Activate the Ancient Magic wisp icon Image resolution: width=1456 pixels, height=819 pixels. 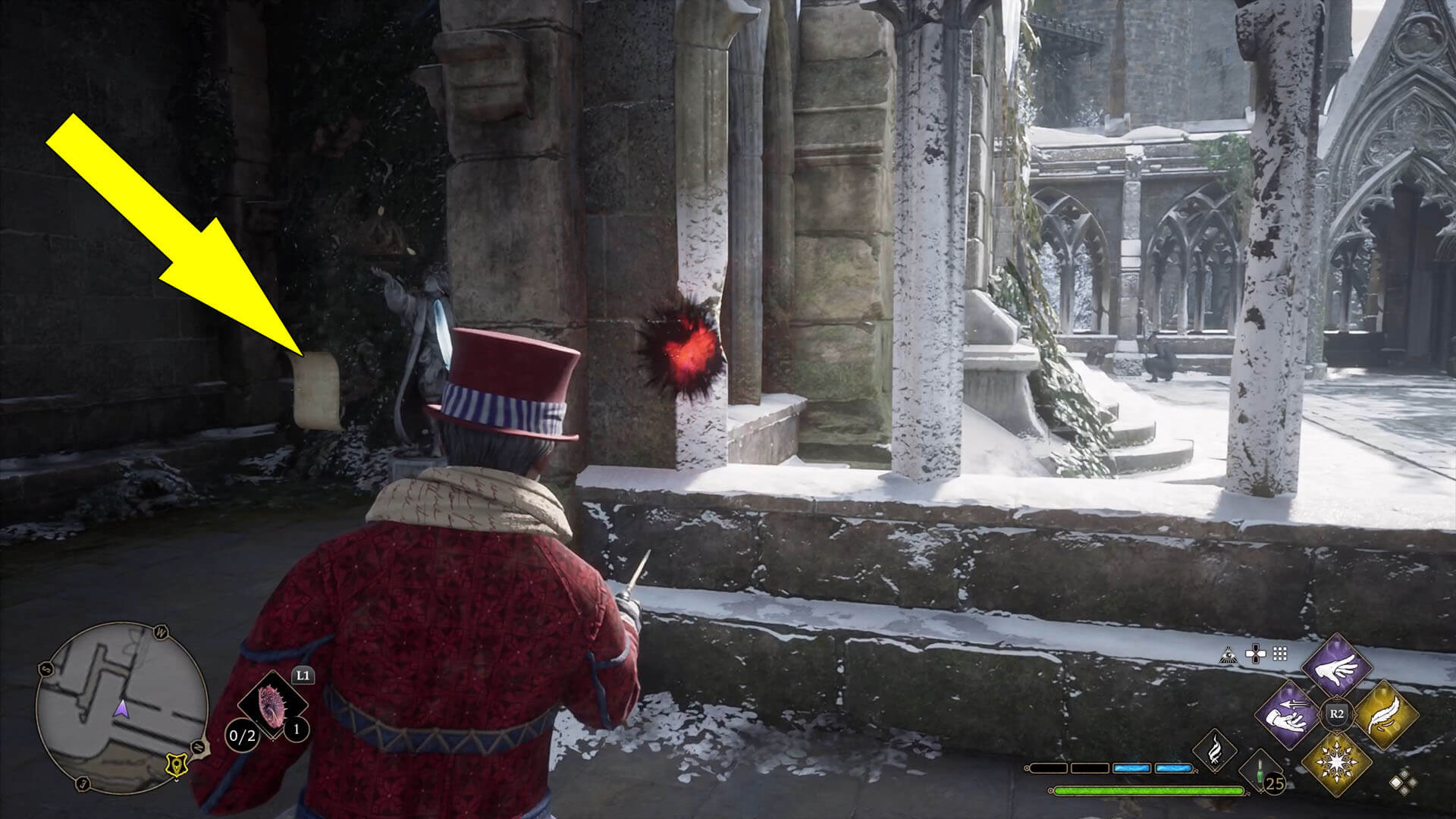[1215, 749]
